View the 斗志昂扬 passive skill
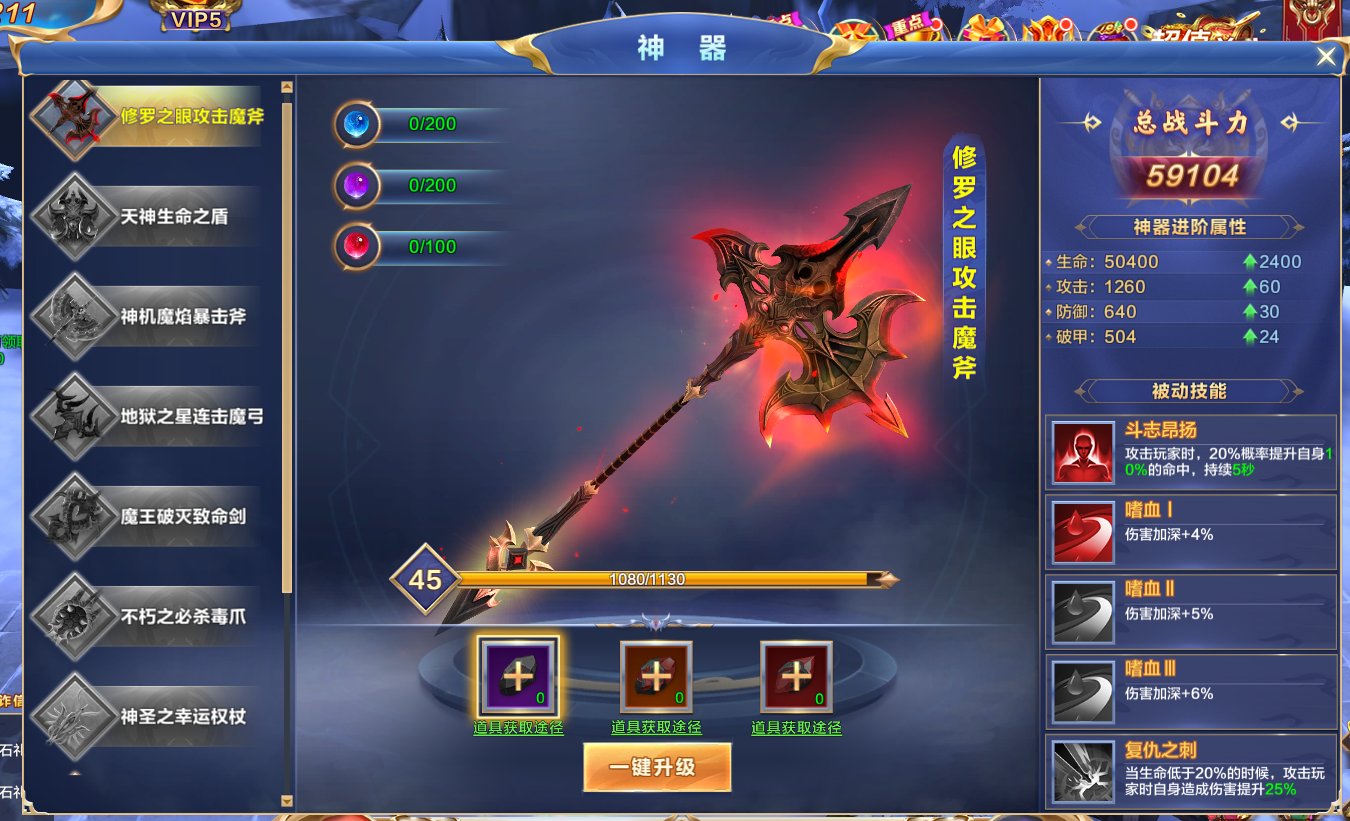 [x=1083, y=452]
